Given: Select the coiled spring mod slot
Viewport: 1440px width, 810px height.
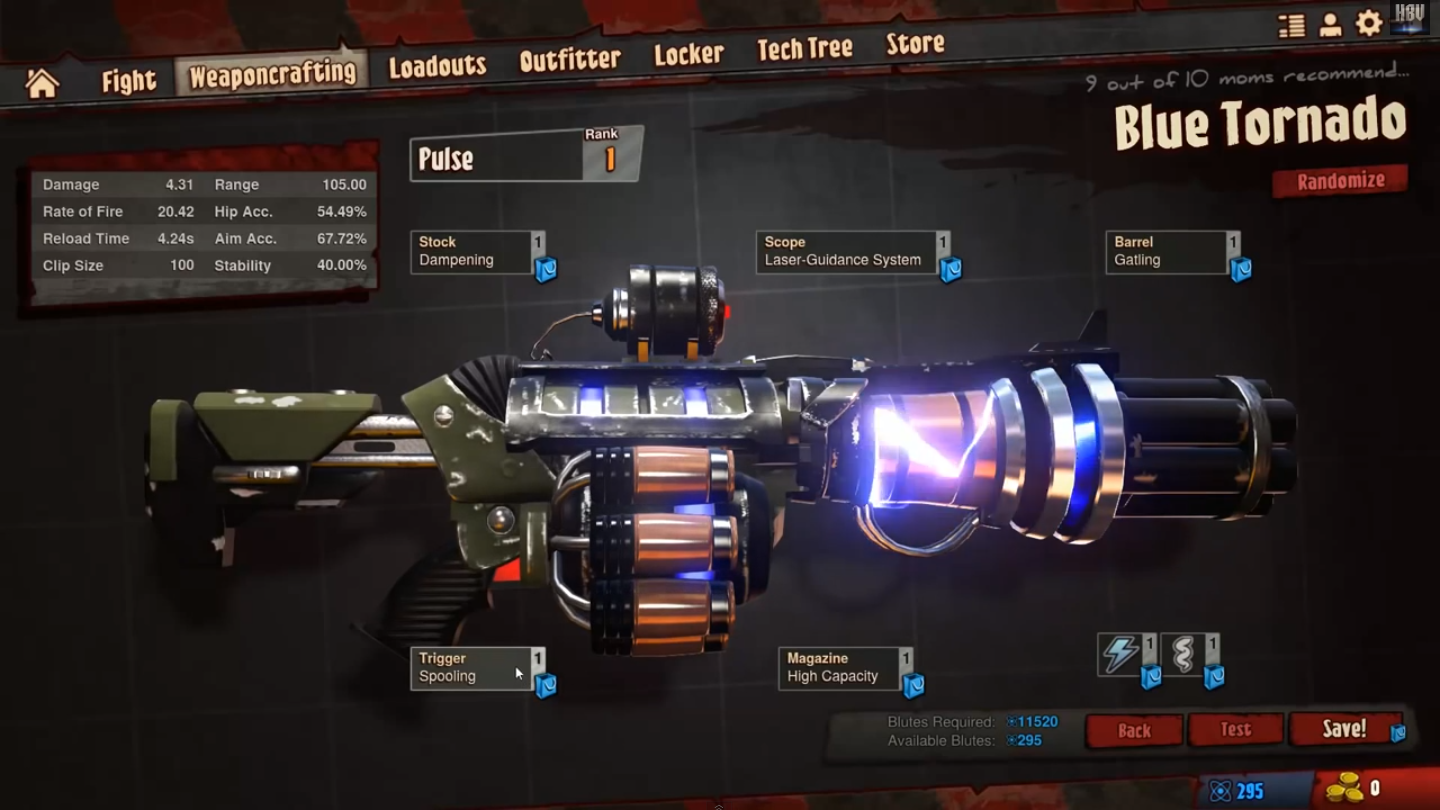Looking at the screenshot, I should [1183, 654].
